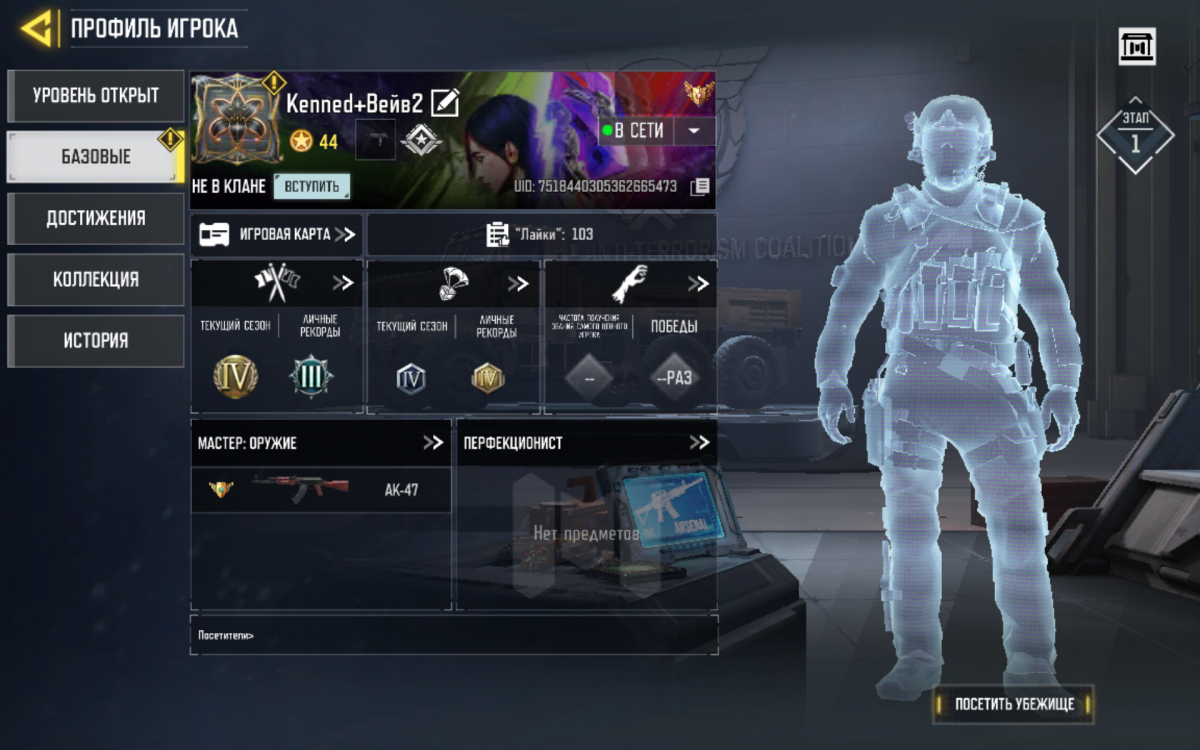1200x750 pixels.
Task: Click the Вступить clan button
Action: tap(312, 186)
